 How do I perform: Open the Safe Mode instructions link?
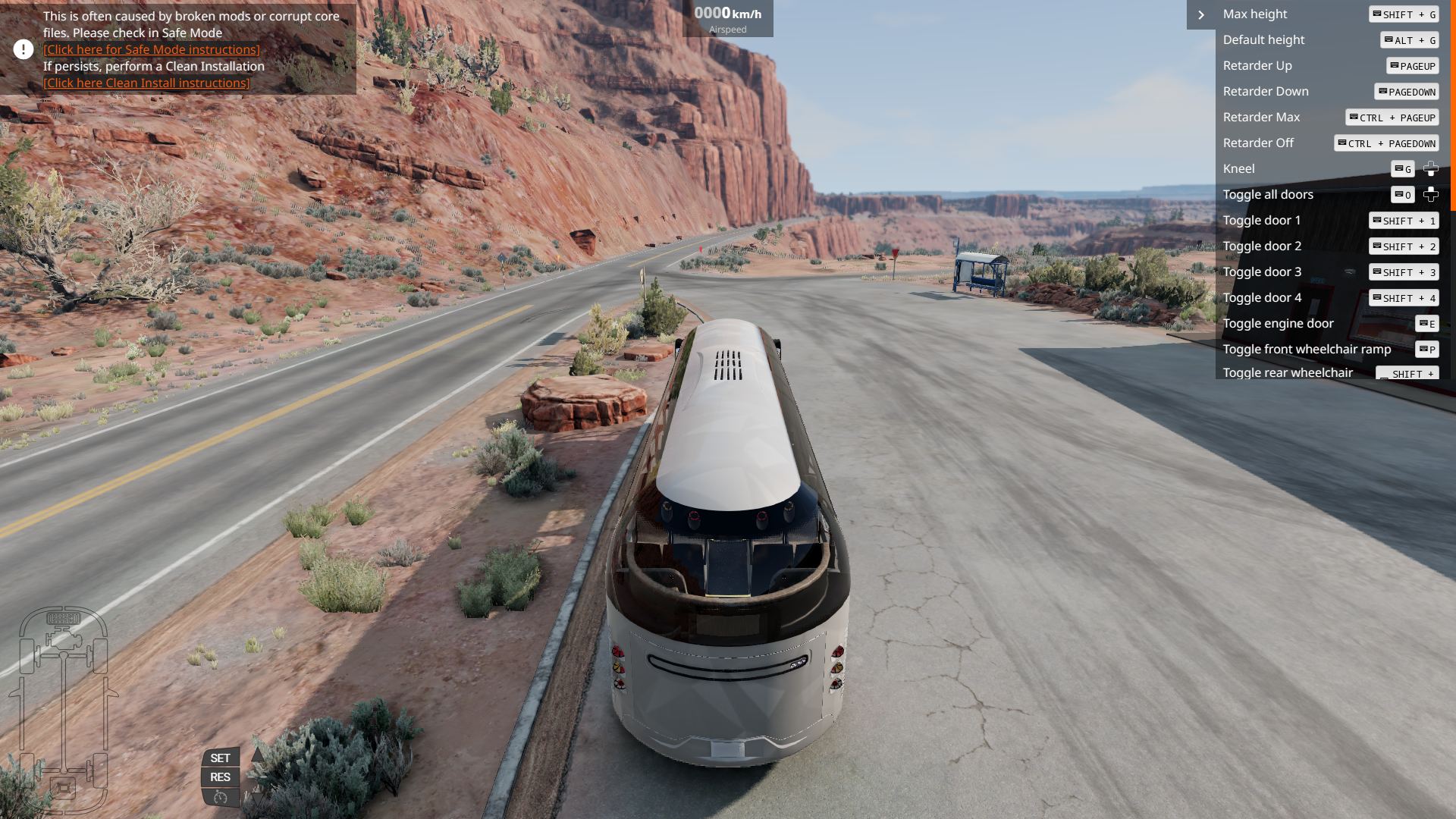point(151,49)
